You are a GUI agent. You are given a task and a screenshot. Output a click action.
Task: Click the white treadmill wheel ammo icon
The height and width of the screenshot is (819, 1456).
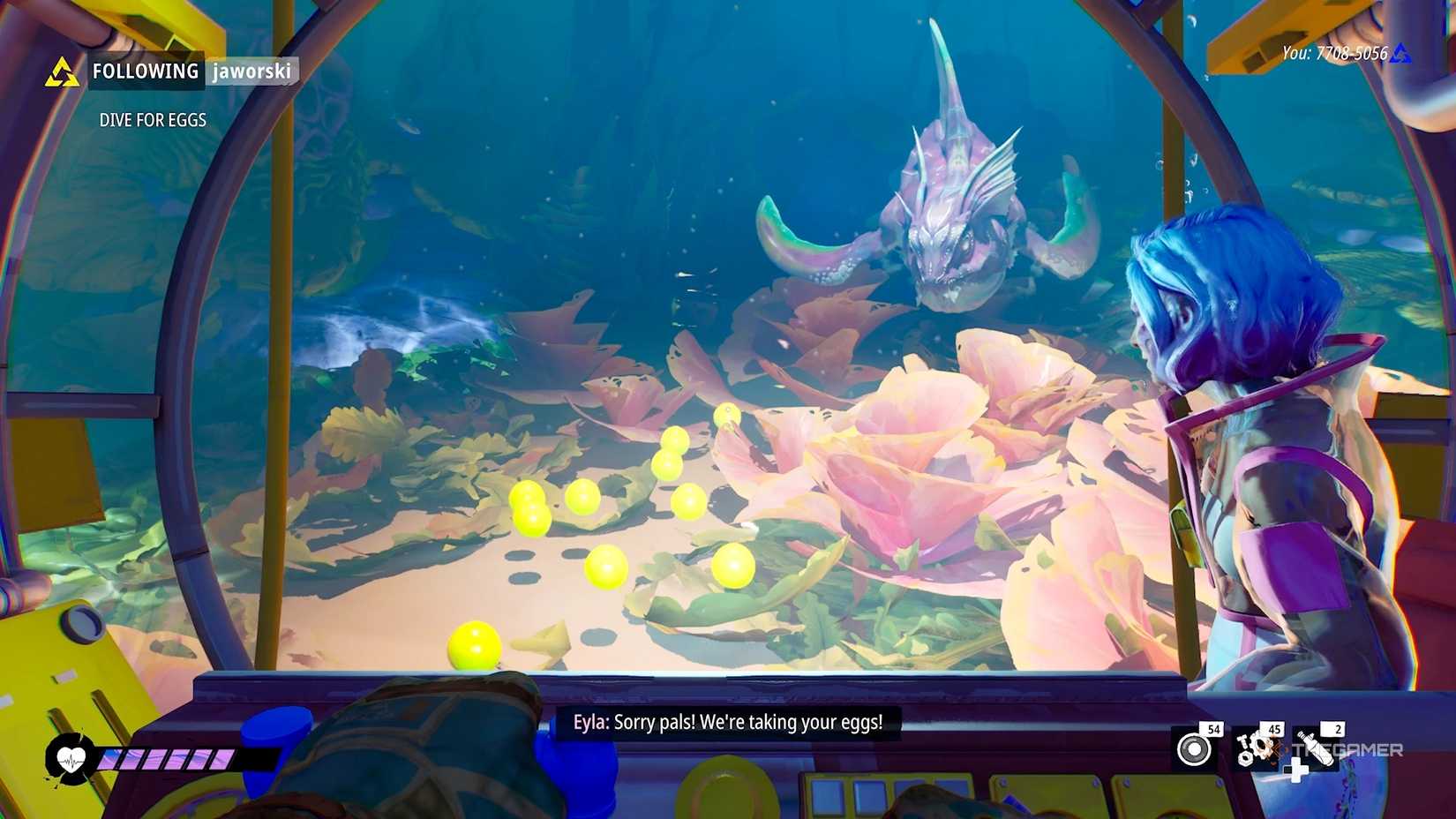point(1194,749)
